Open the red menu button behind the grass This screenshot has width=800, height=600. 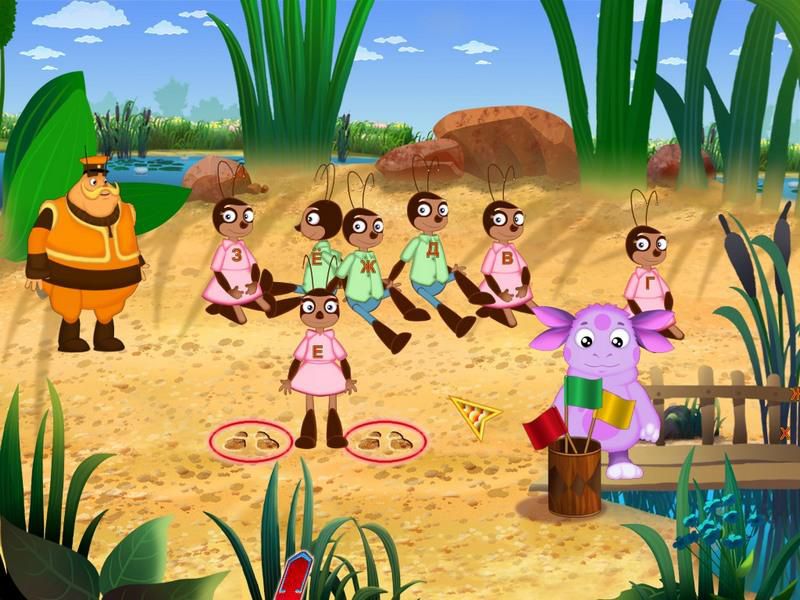pos(295,580)
